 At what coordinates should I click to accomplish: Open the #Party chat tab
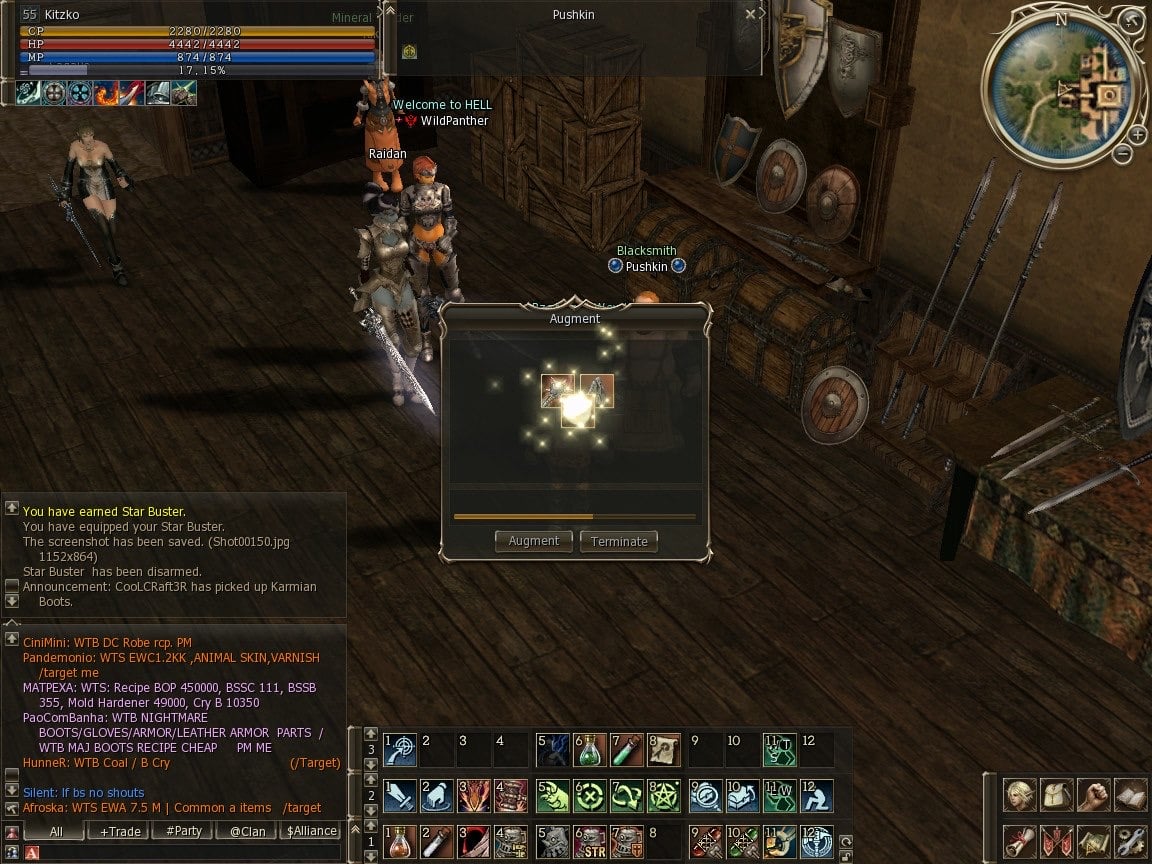pyautogui.click(x=183, y=831)
